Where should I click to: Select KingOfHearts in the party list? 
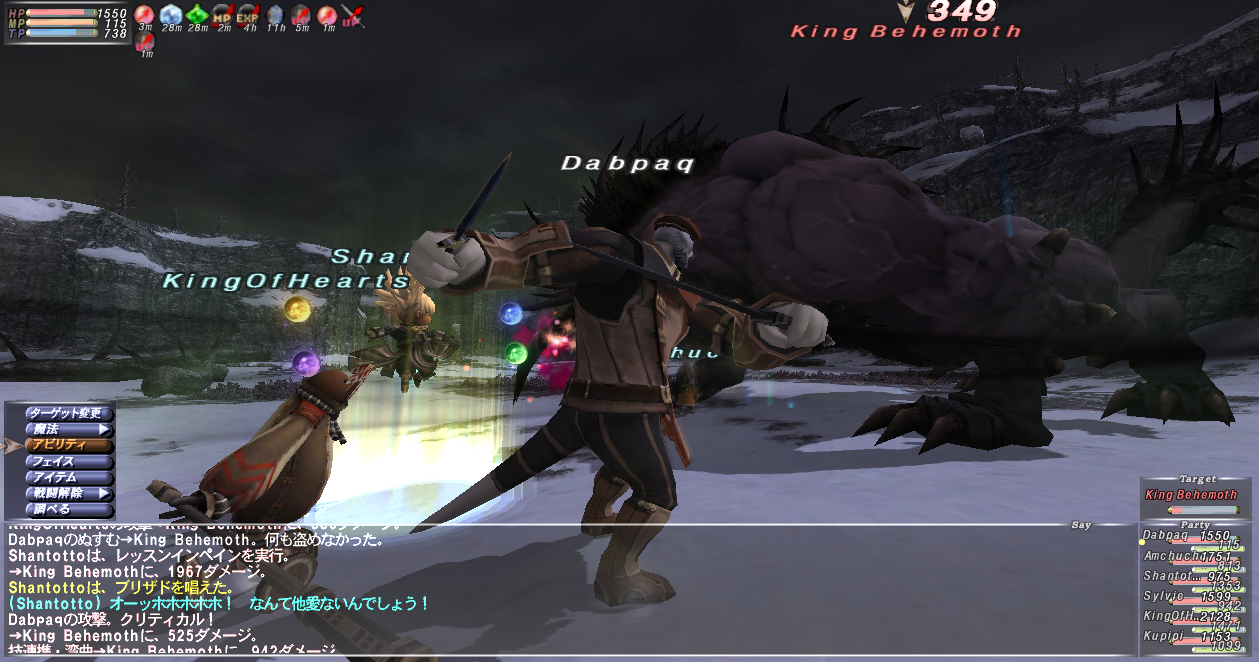pos(1190,617)
